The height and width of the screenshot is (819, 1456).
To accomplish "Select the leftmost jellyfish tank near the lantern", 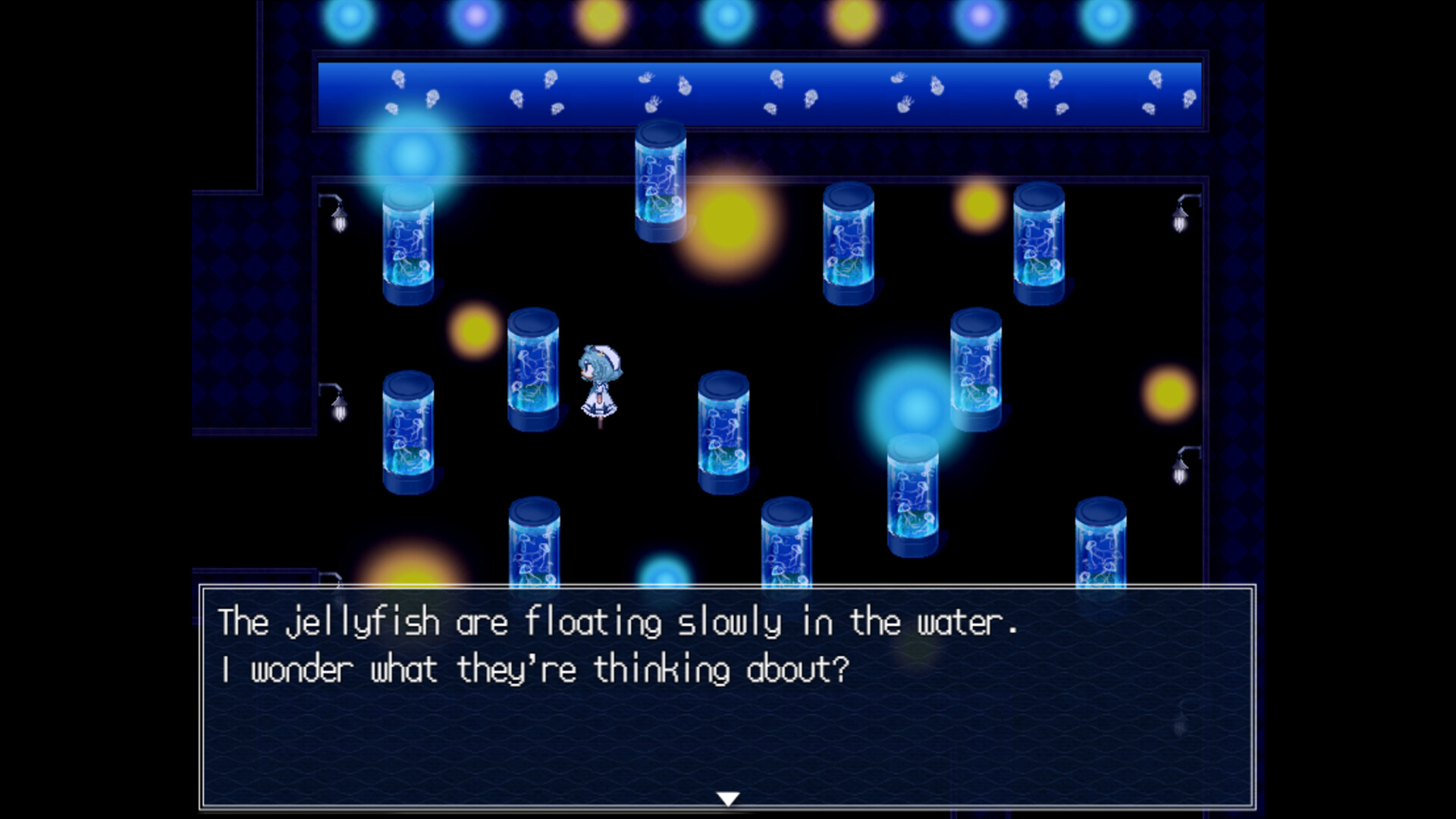I will (x=407, y=250).
